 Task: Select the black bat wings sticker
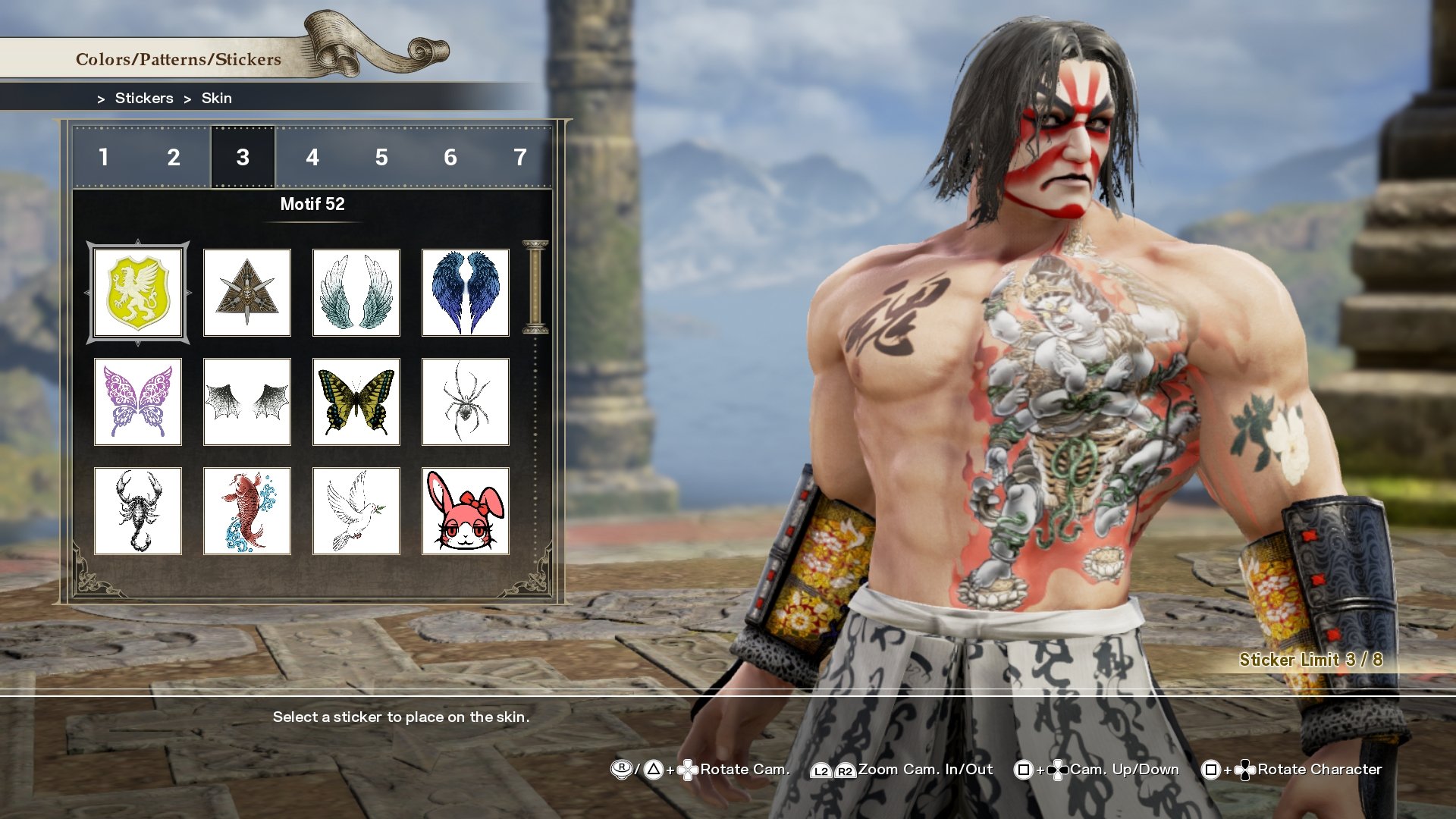click(x=247, y=401)
